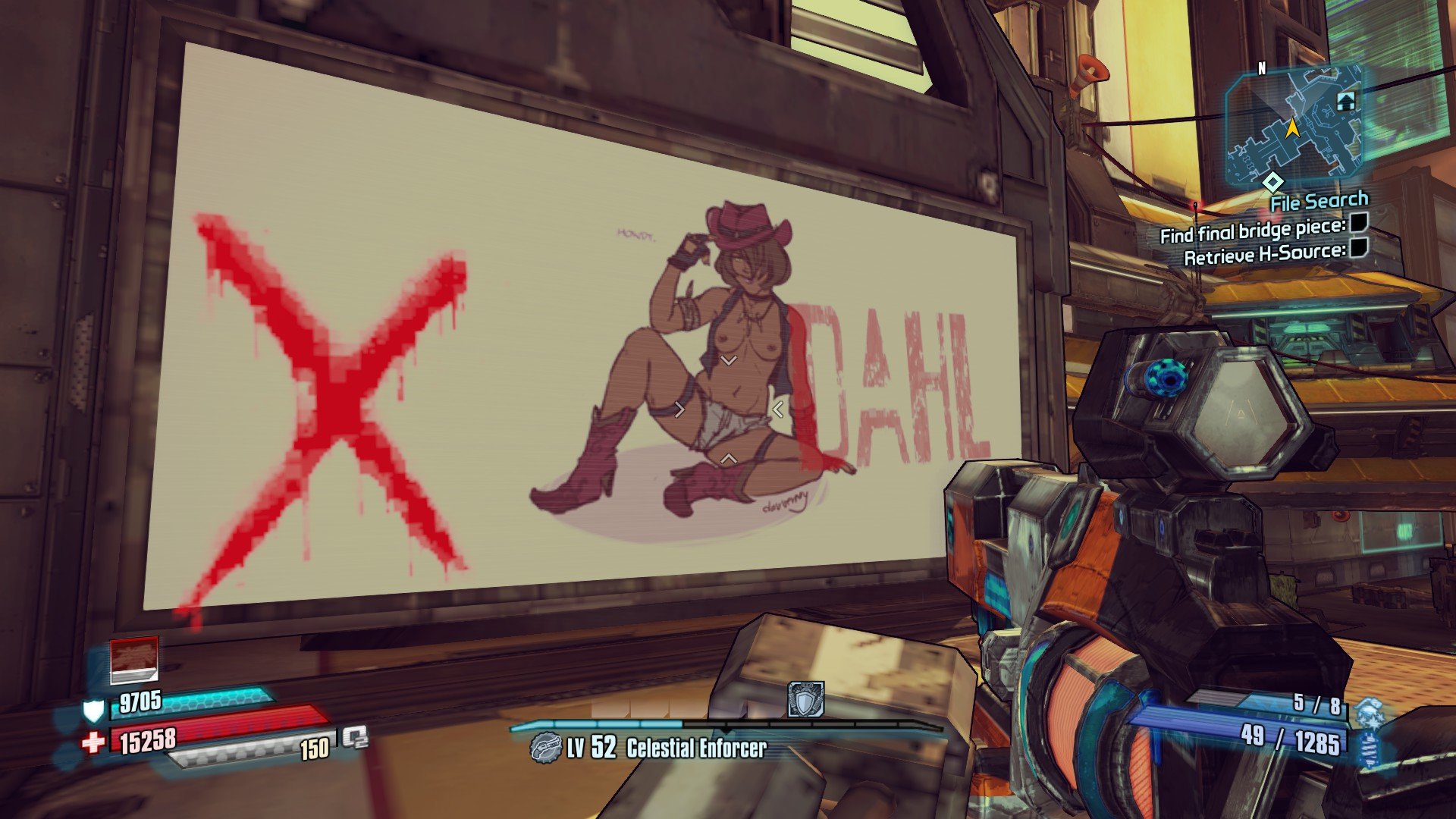The image size is (1456, 819).
Task: Click the diamond waypoint marker below the minimap
Action: [1272, 182]
